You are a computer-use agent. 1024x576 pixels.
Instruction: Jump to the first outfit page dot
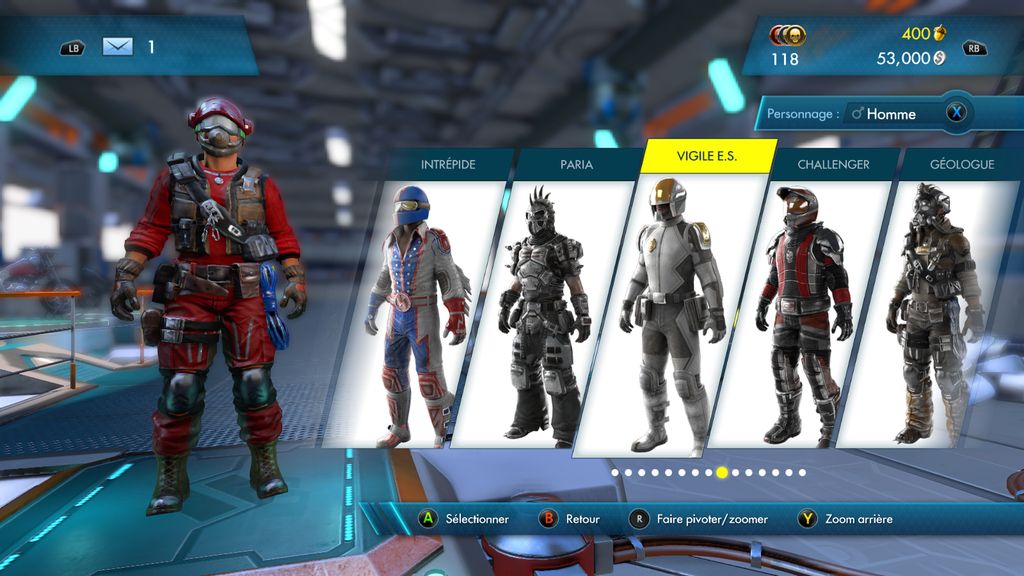(x=614, y=472)
